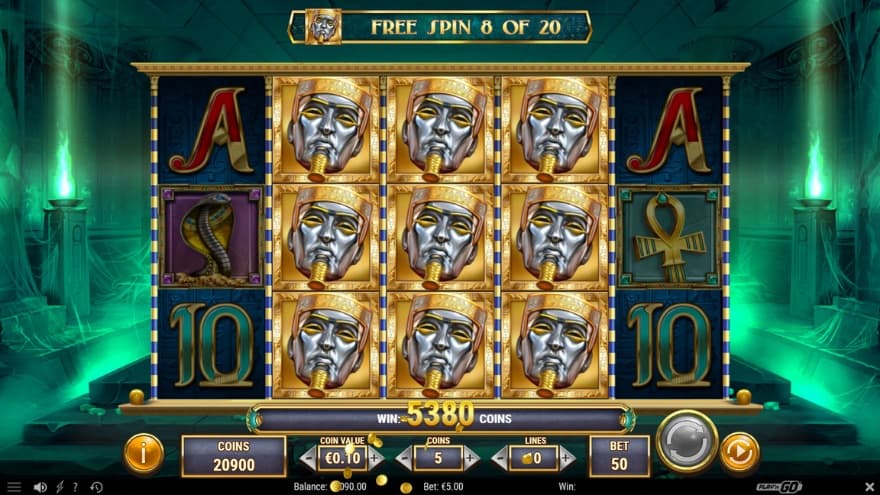Viewport: 880px width, 495px height.
Task: Increase the number of coins
Action: pos(472,458)
